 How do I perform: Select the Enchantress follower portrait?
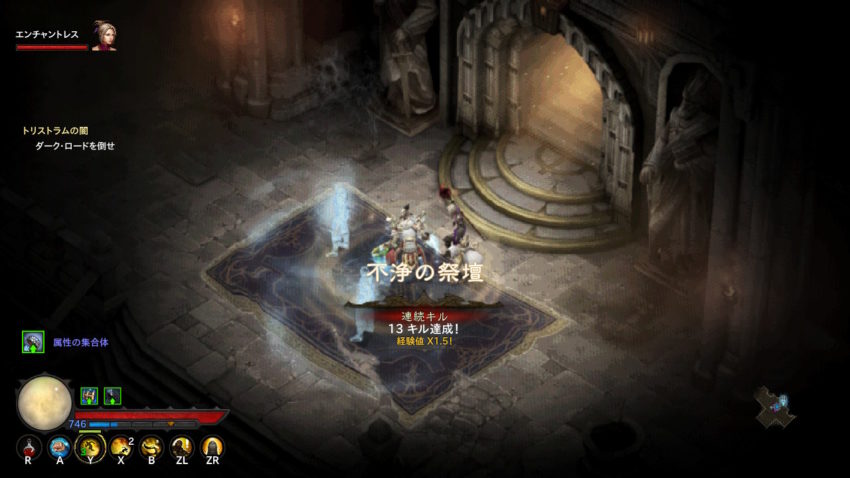click(103, 36)
